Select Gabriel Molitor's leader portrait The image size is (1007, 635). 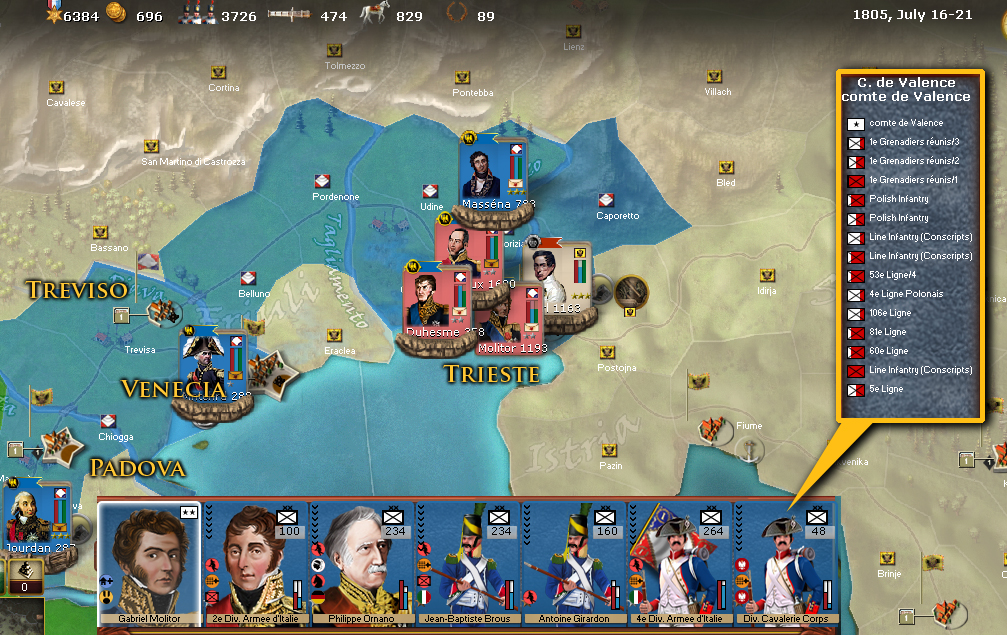(150, 560)
